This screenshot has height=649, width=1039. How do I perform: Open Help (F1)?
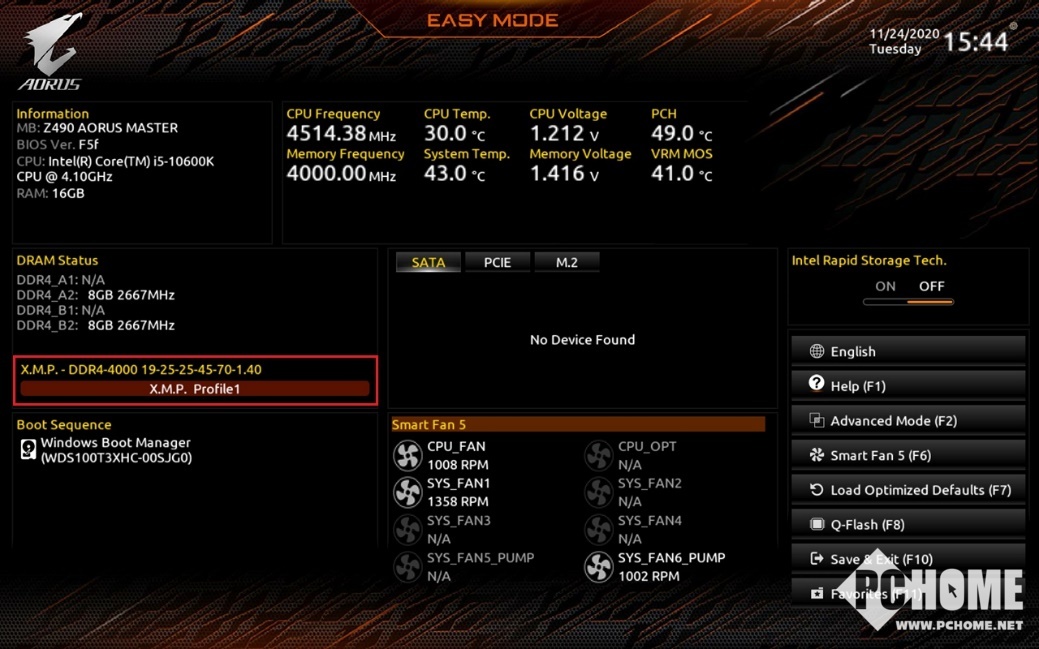pyautogui.click(x=908, y=386)
